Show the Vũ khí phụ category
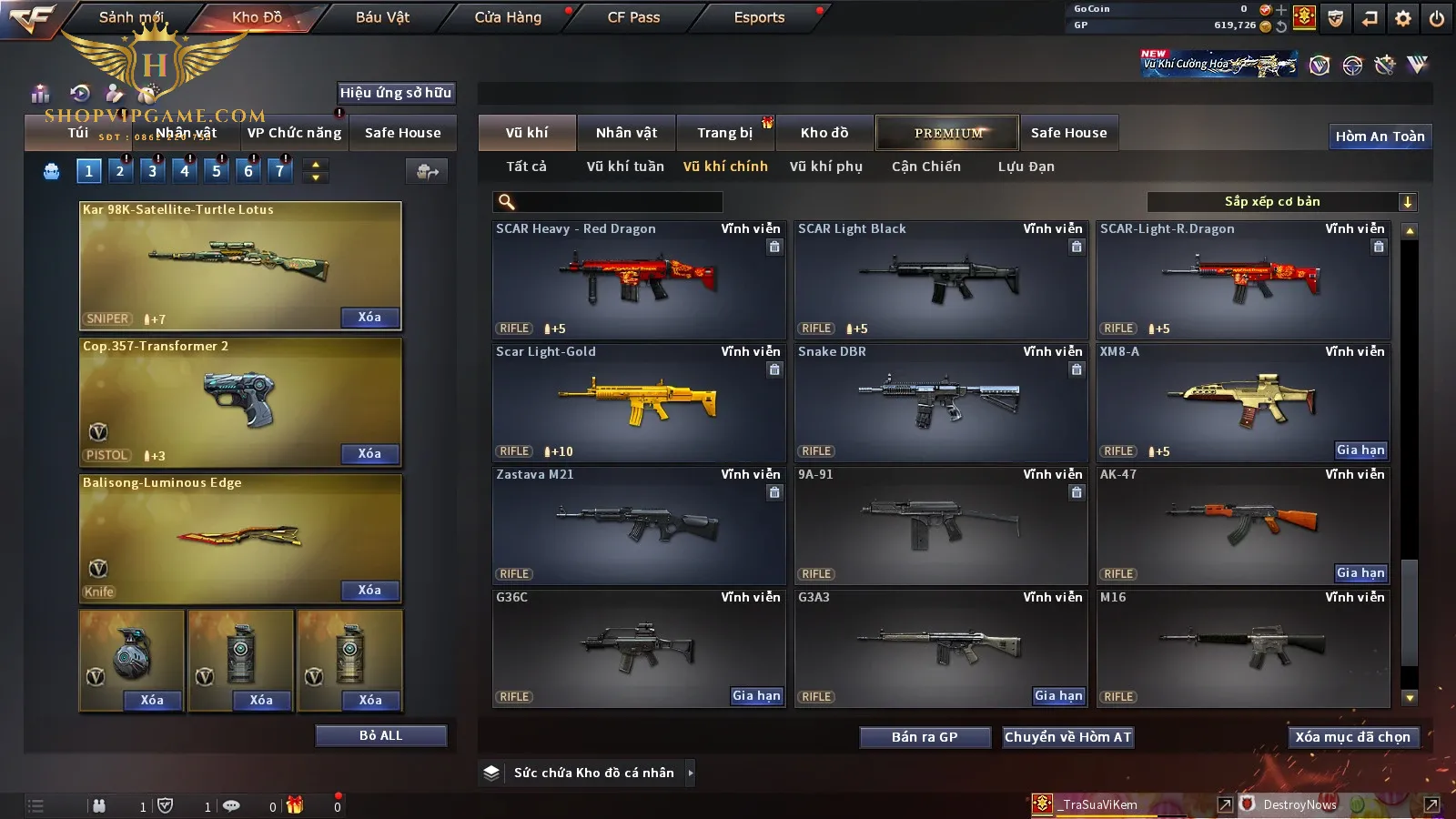 [x=825, y=167]
